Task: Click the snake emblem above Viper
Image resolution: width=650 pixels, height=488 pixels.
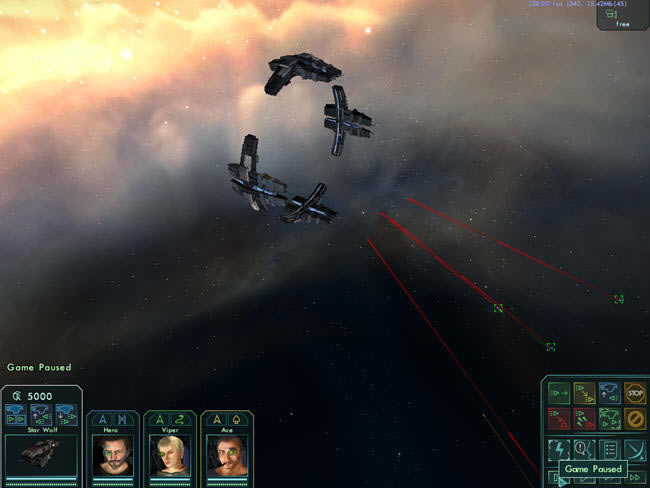Action: tap(179, 420)
